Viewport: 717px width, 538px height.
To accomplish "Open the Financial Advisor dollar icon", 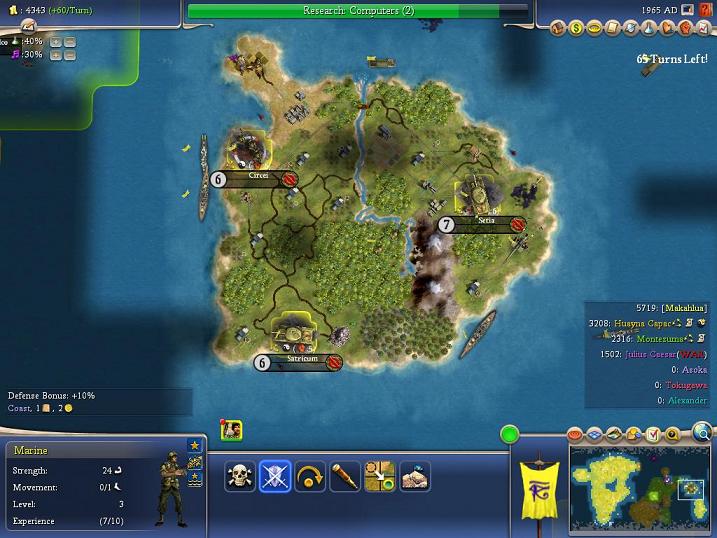I will coord(577,29).
